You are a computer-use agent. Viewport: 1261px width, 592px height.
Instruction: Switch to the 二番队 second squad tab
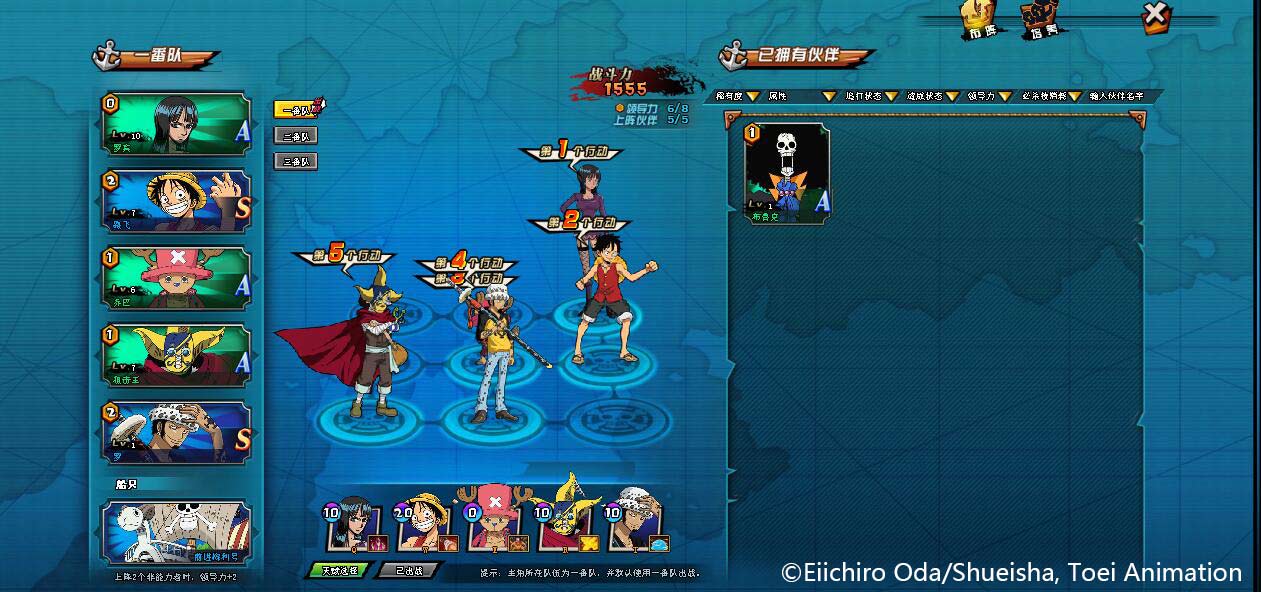[x=296, y=135]
